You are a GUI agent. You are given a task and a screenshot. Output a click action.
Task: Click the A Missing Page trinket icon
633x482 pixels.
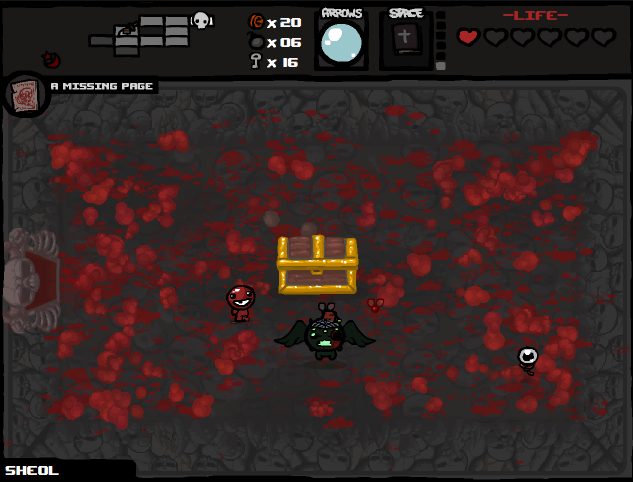[x=23, y=95]
